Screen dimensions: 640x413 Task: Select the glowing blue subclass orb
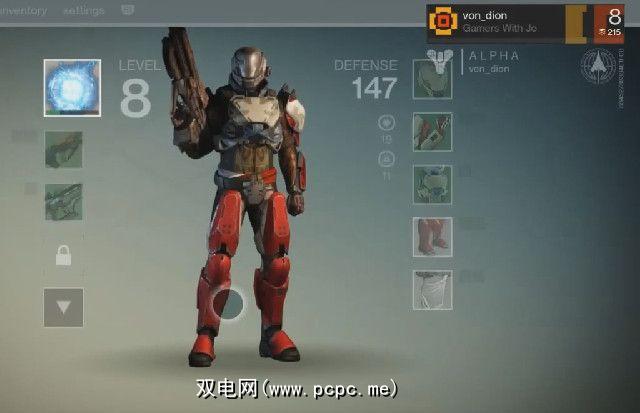[x=71, y=87]
